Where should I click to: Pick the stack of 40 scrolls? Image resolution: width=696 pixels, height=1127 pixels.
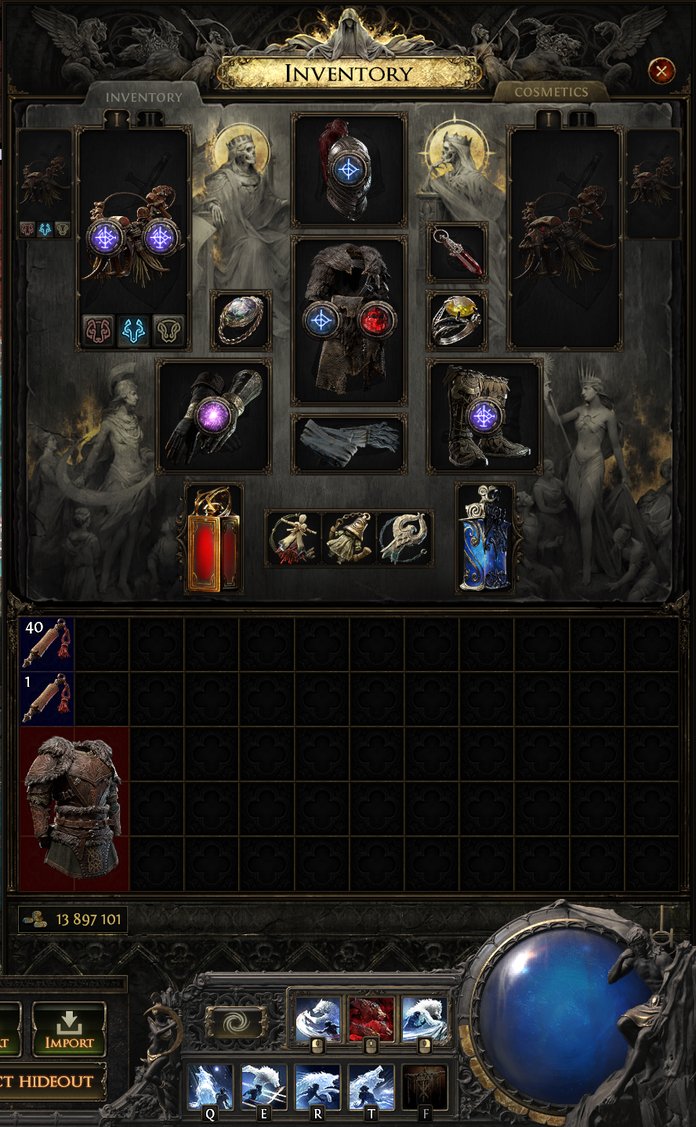(x=47, y=643)
